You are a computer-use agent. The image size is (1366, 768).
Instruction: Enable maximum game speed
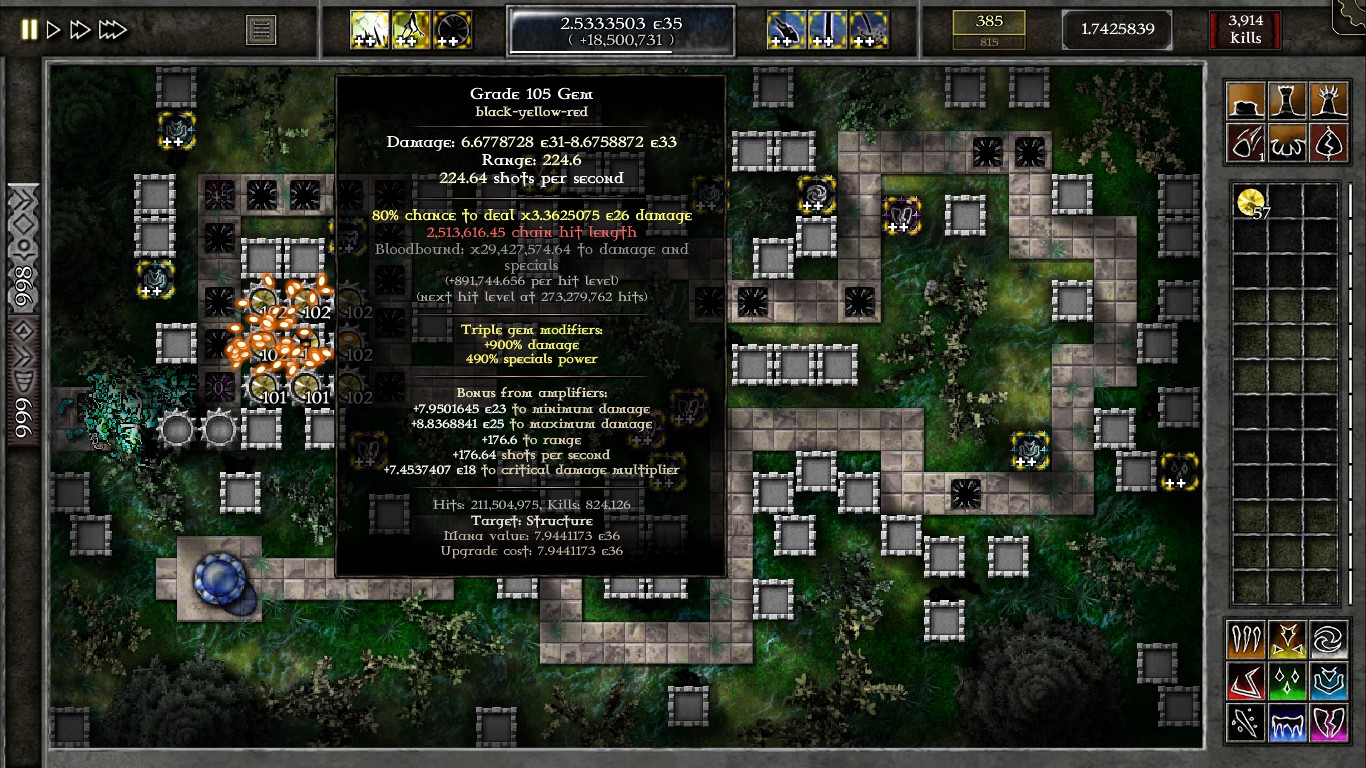tap(113, 29)
